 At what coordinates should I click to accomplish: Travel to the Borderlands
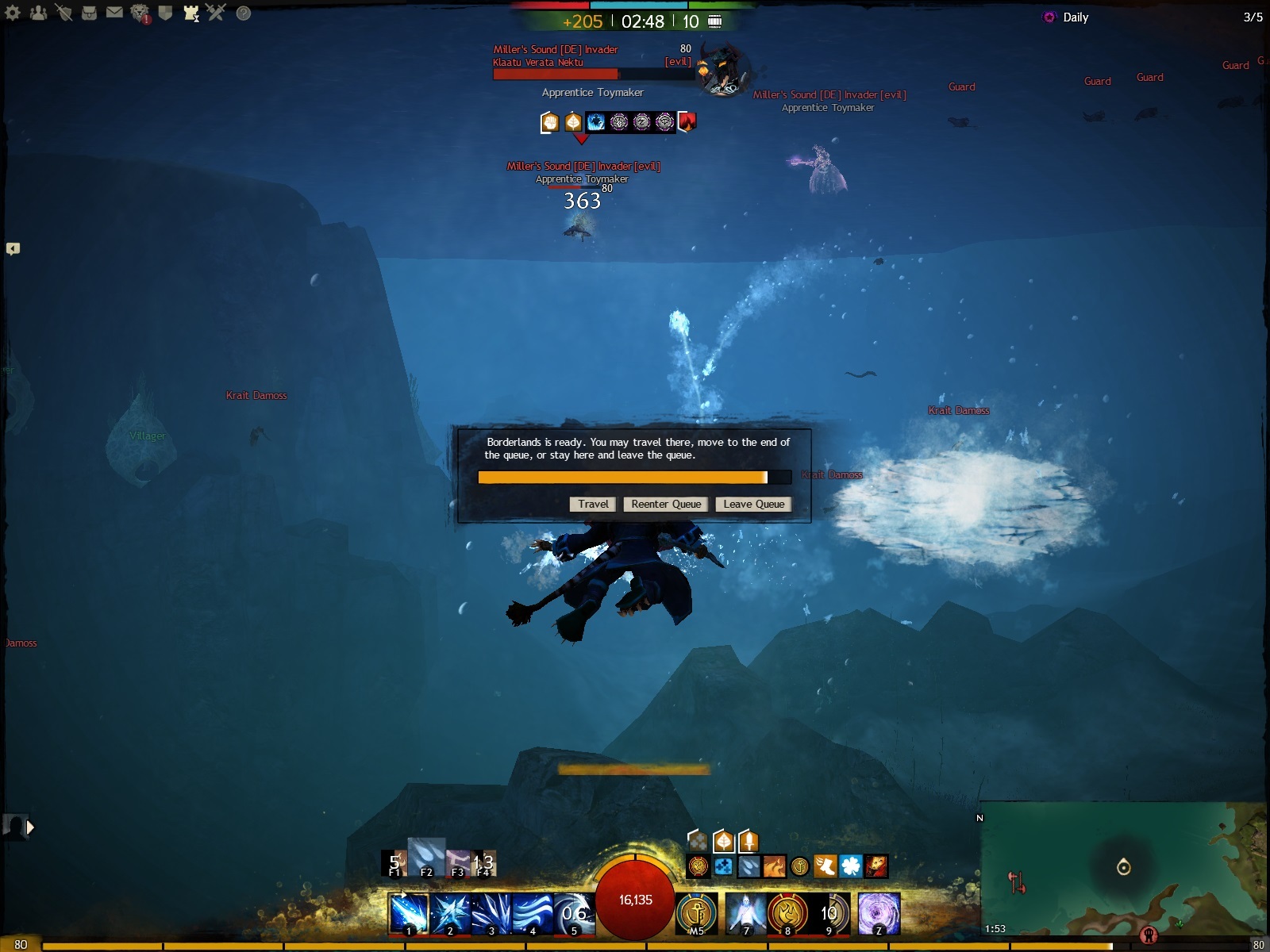click(593, 505)
